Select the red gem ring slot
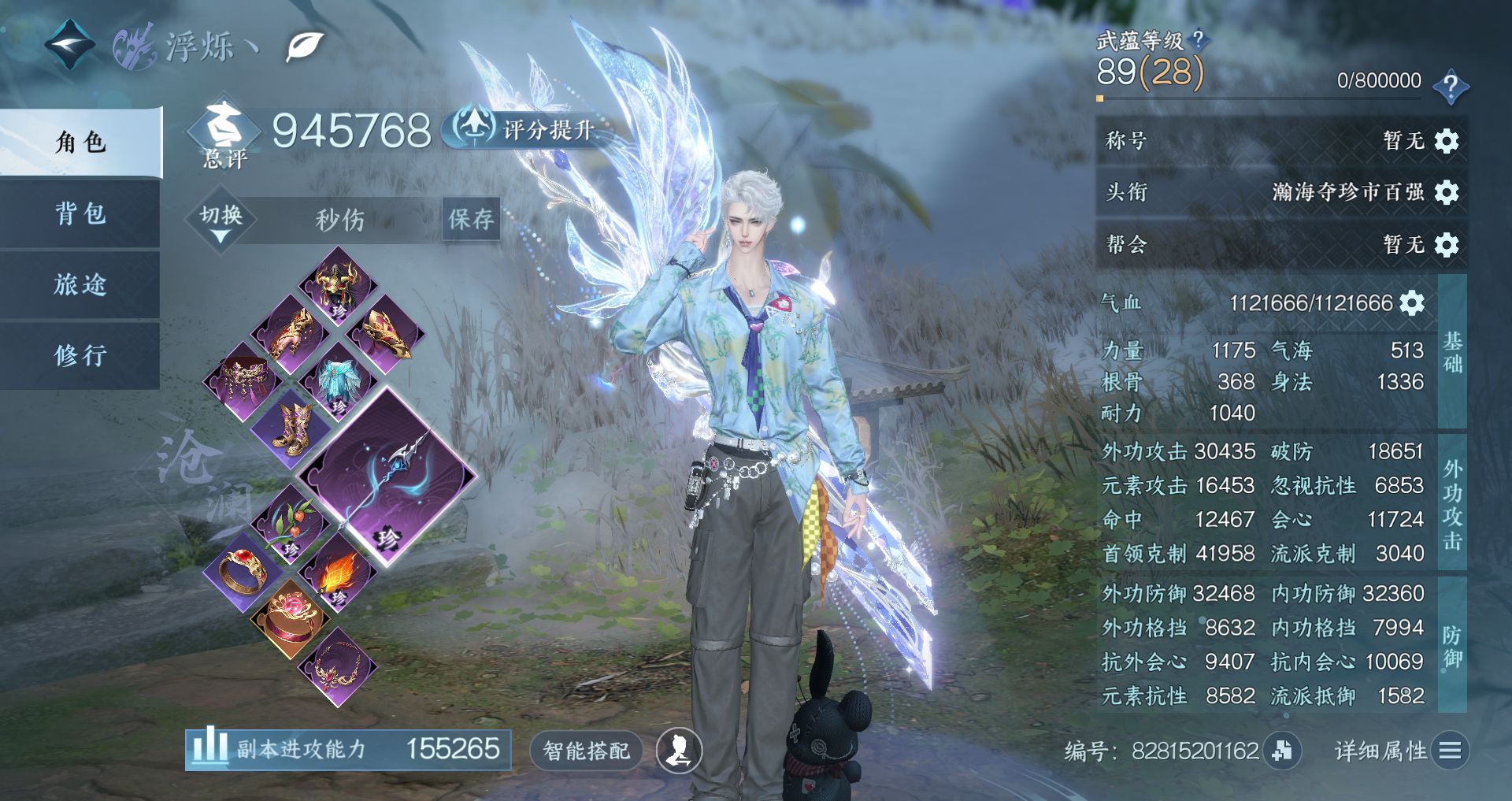The width and height of the screenshot is (1512, 801). (243, 571)
